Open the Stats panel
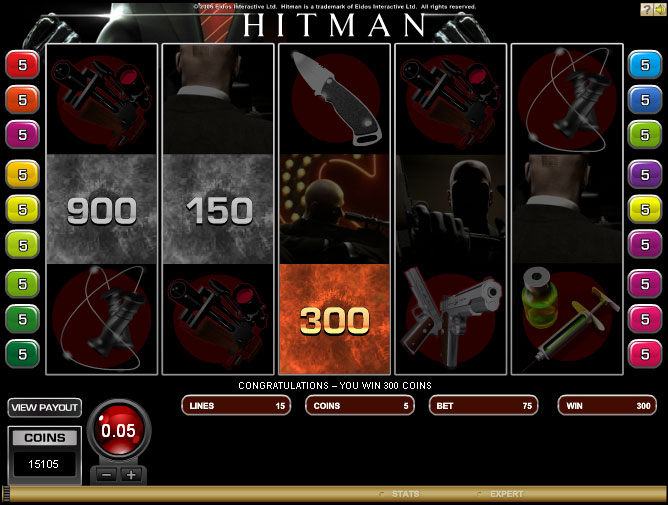The height and width of the screenshot is (505, 668). pos(404,494)
